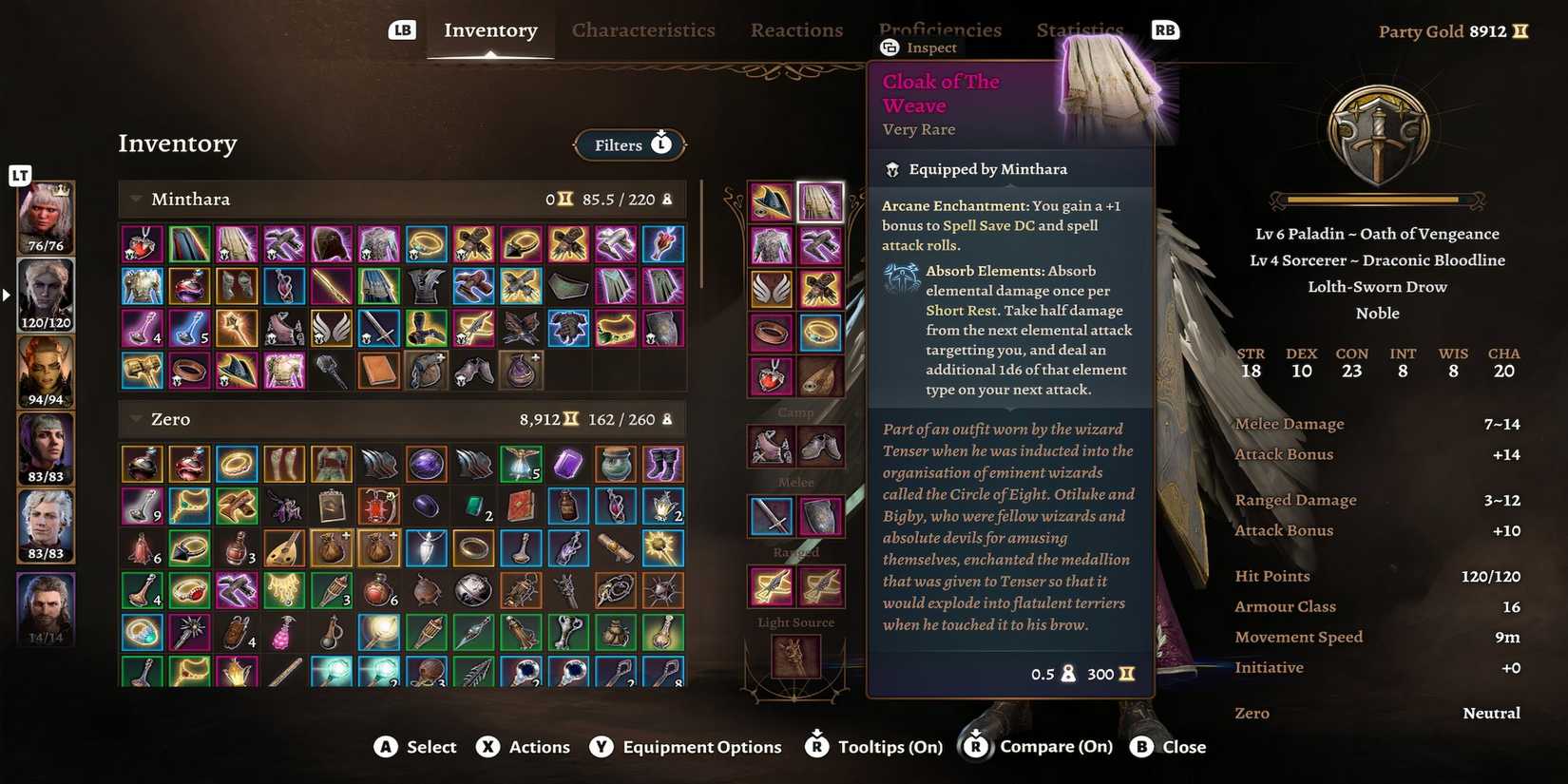Open the Filters dropdown
The image size is (1568, 784).
tap(629, 144)
